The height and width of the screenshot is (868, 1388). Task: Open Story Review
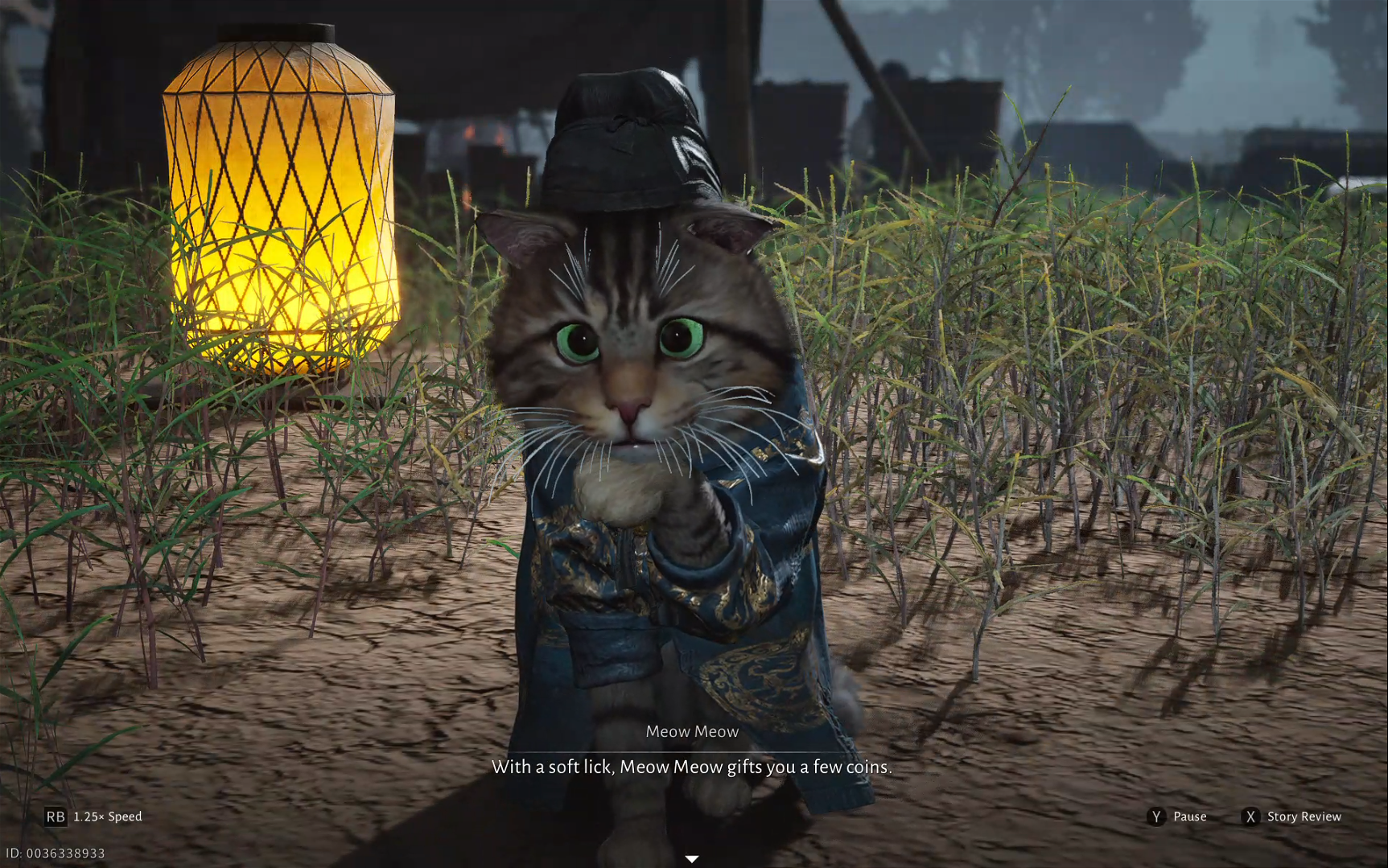click(x=1304, y=817)
